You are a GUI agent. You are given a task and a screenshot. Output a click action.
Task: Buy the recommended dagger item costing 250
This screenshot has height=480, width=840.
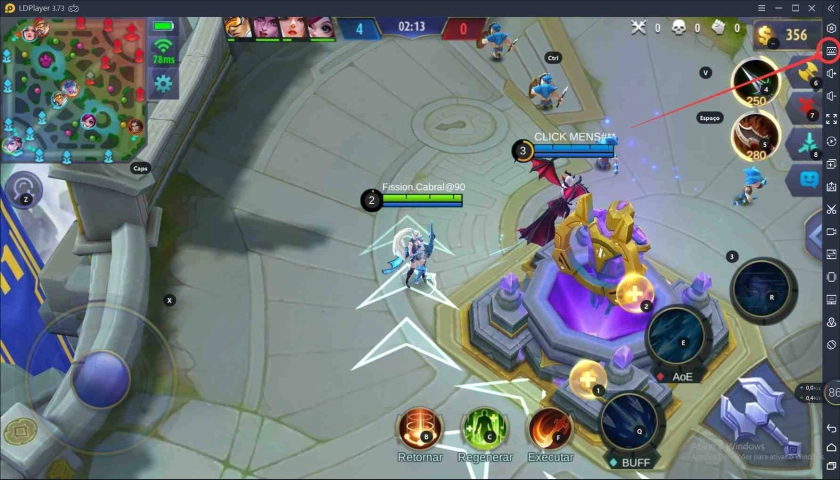[755, 80]
